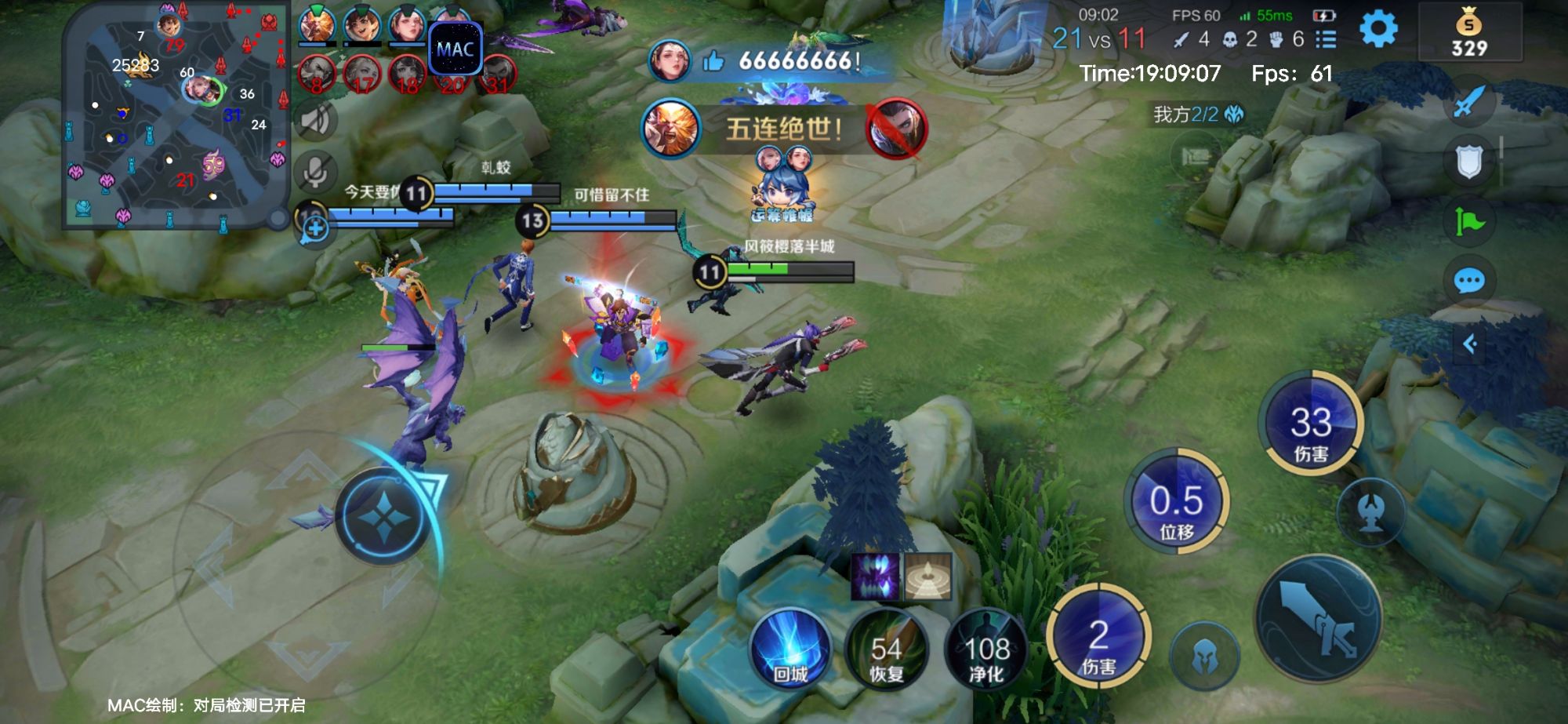This screenshot has width=1568, height=724.
Task: Click the MAC overlay button
Action: point(455,49)
